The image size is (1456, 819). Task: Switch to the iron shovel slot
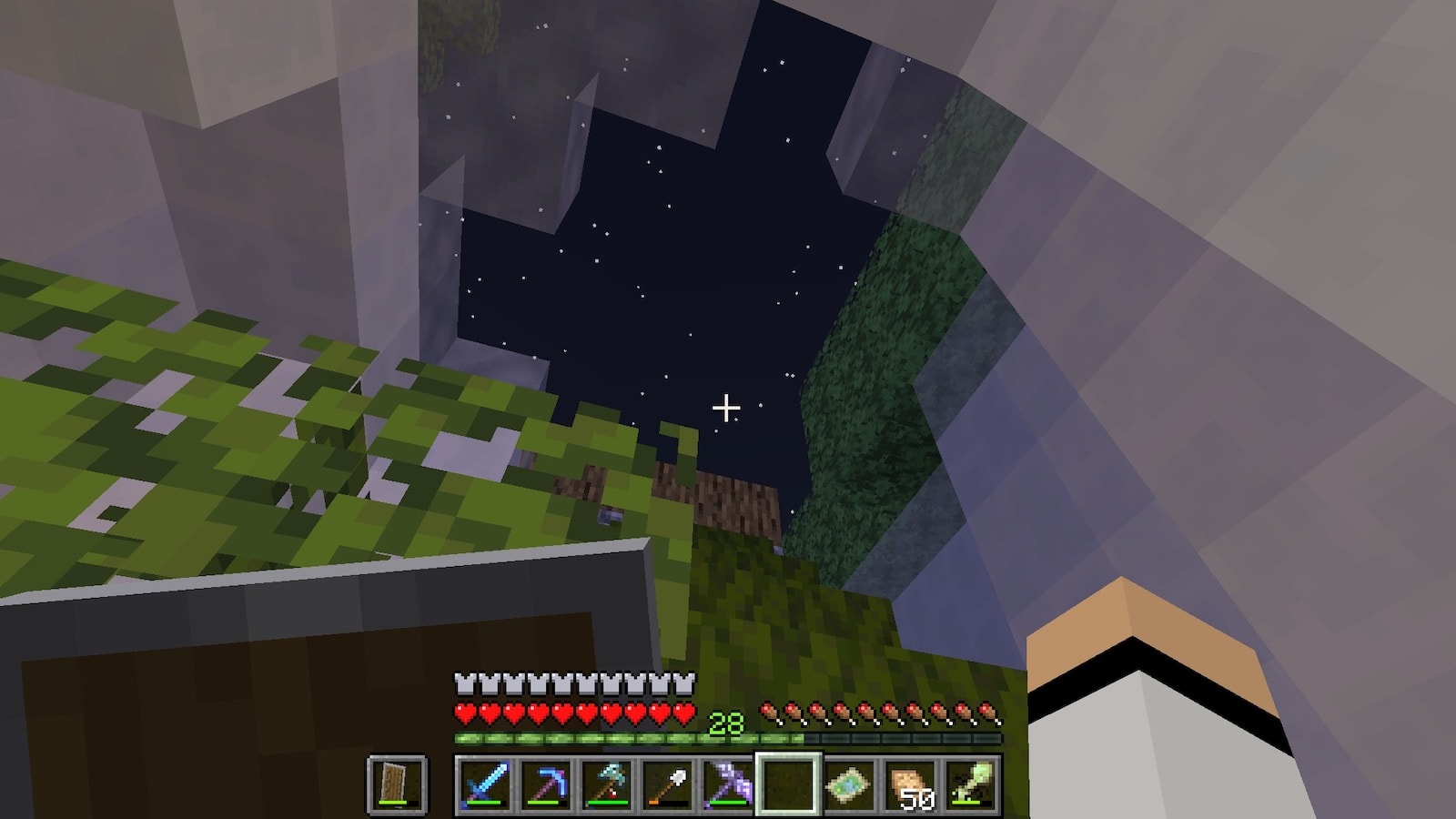[666, 784]
